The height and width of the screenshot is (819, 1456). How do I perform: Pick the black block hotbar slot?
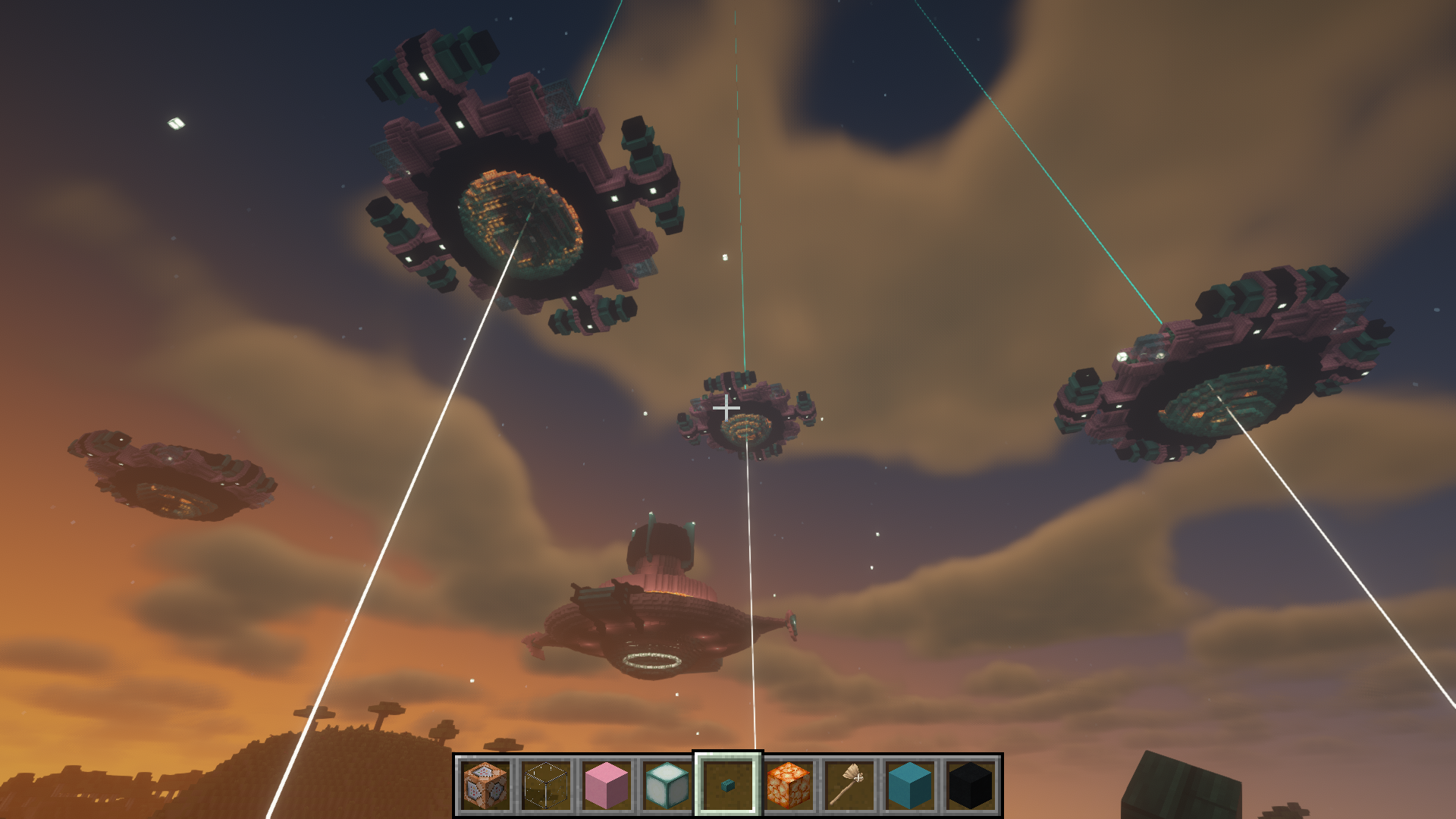(x=971, y=786)
